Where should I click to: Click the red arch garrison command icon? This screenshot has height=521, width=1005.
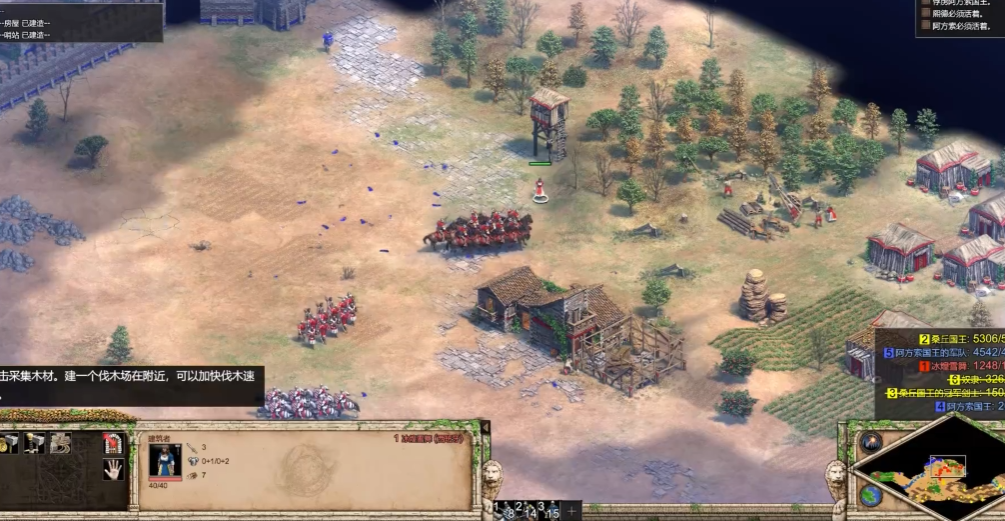113,443
